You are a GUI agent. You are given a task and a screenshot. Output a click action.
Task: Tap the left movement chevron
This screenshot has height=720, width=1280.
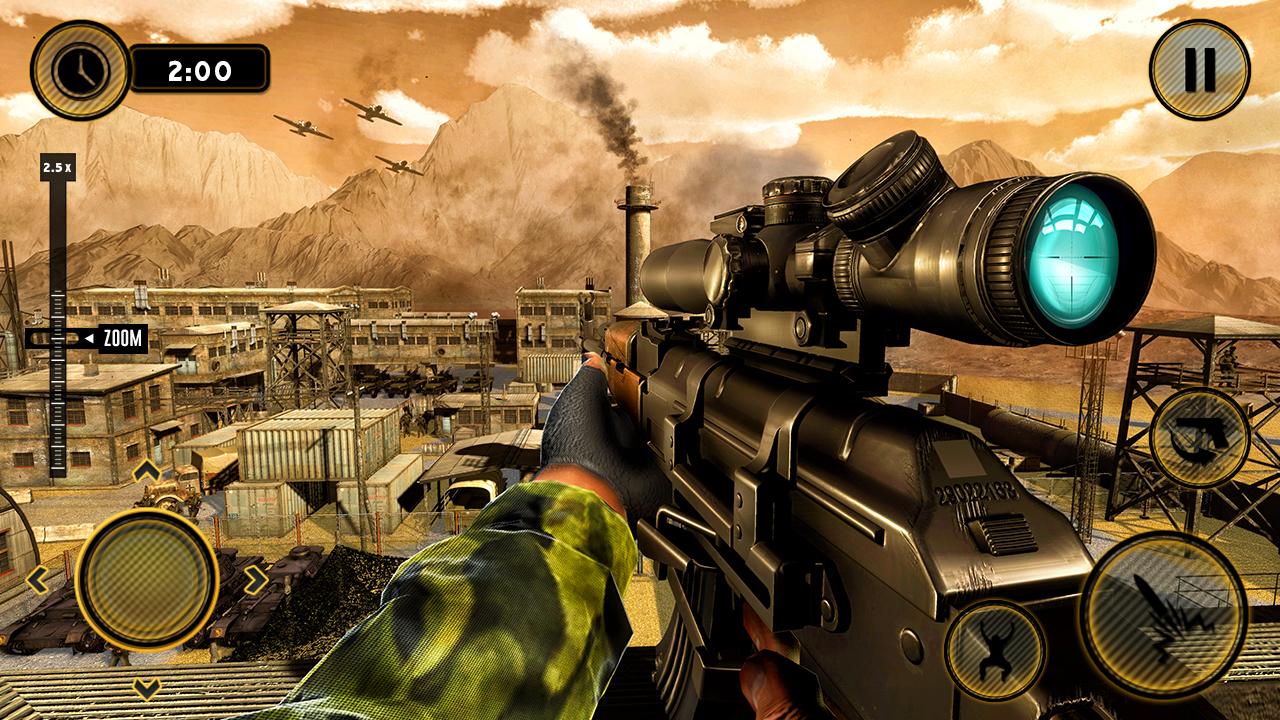click(38, 579)
